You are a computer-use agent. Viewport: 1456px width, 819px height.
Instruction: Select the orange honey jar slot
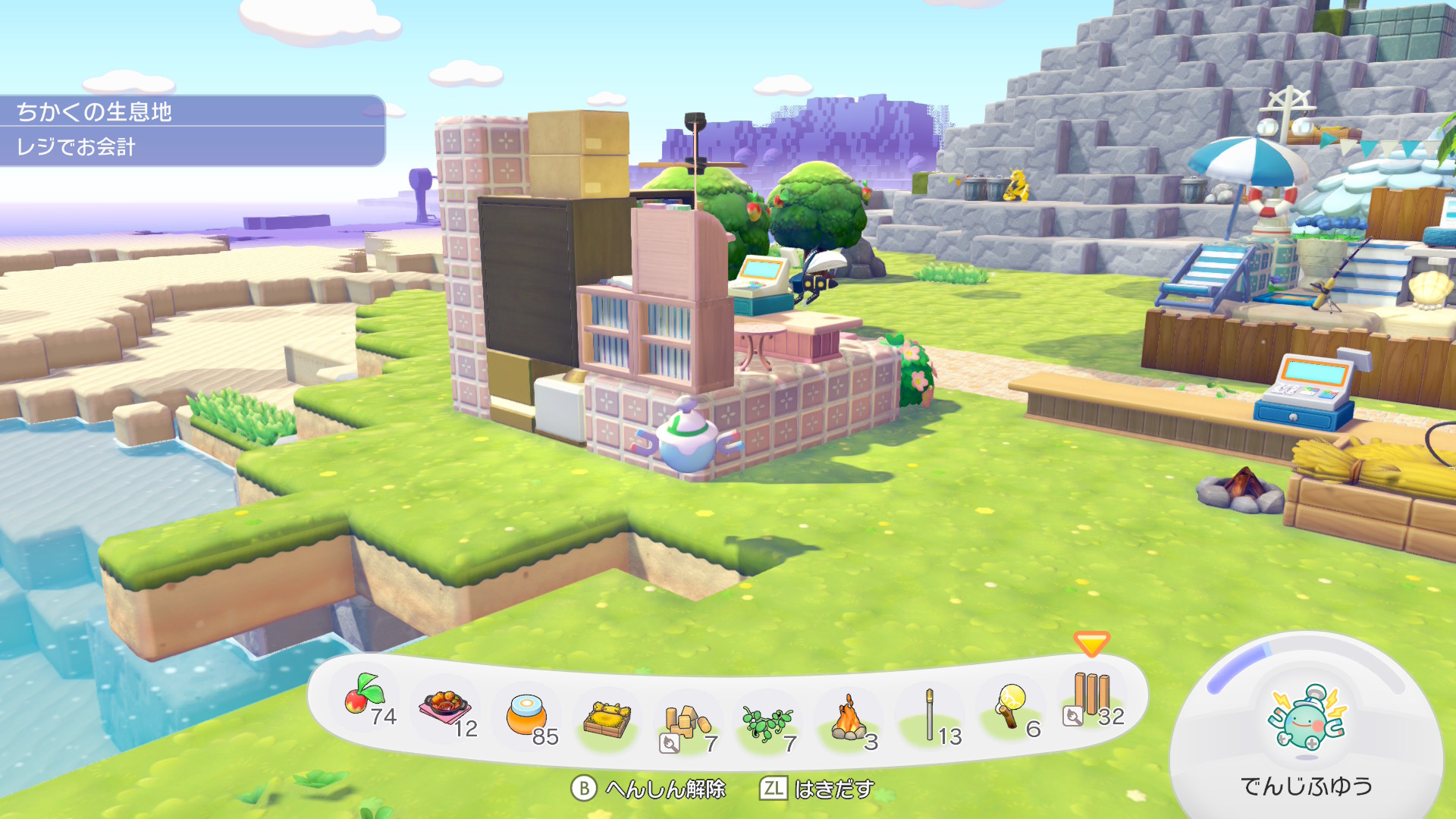[x=527, y=716]
